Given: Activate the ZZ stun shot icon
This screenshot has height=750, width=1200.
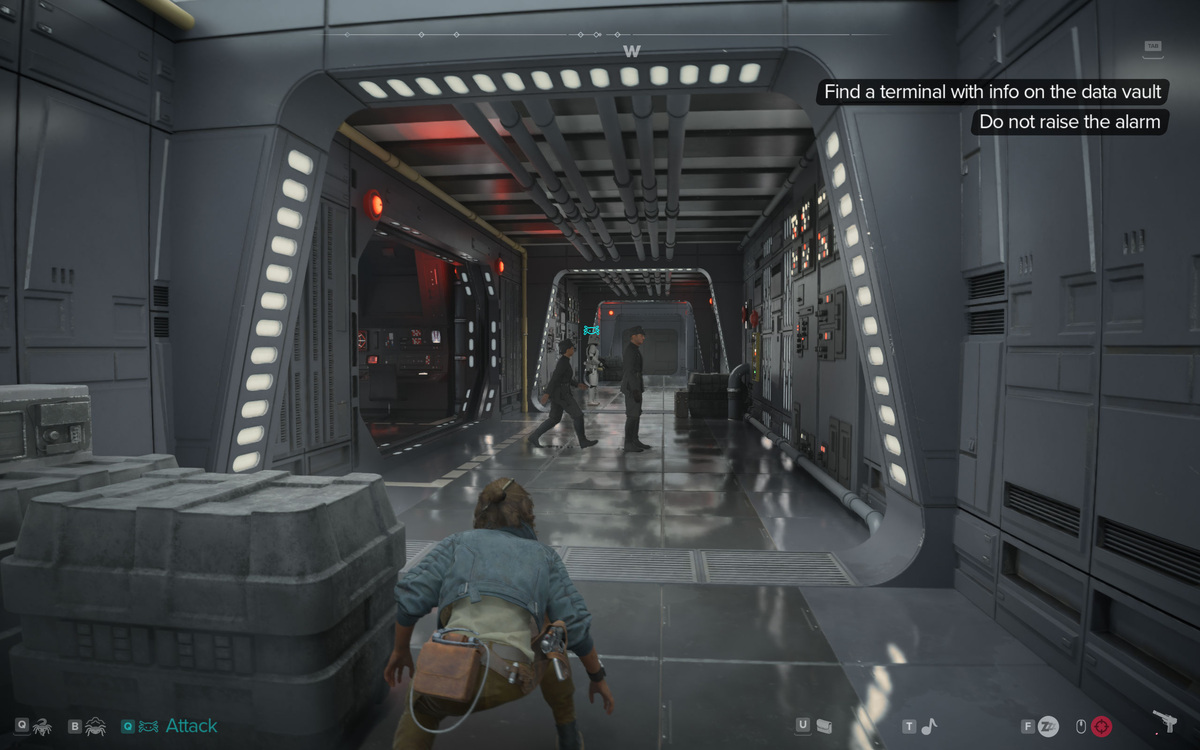Looking at the screenshot, I should (x=1048, y=726).
